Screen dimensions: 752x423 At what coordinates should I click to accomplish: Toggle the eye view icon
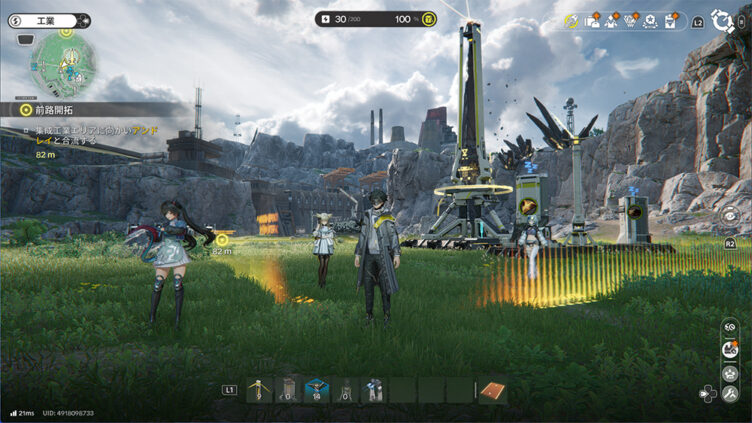[731, 213]
